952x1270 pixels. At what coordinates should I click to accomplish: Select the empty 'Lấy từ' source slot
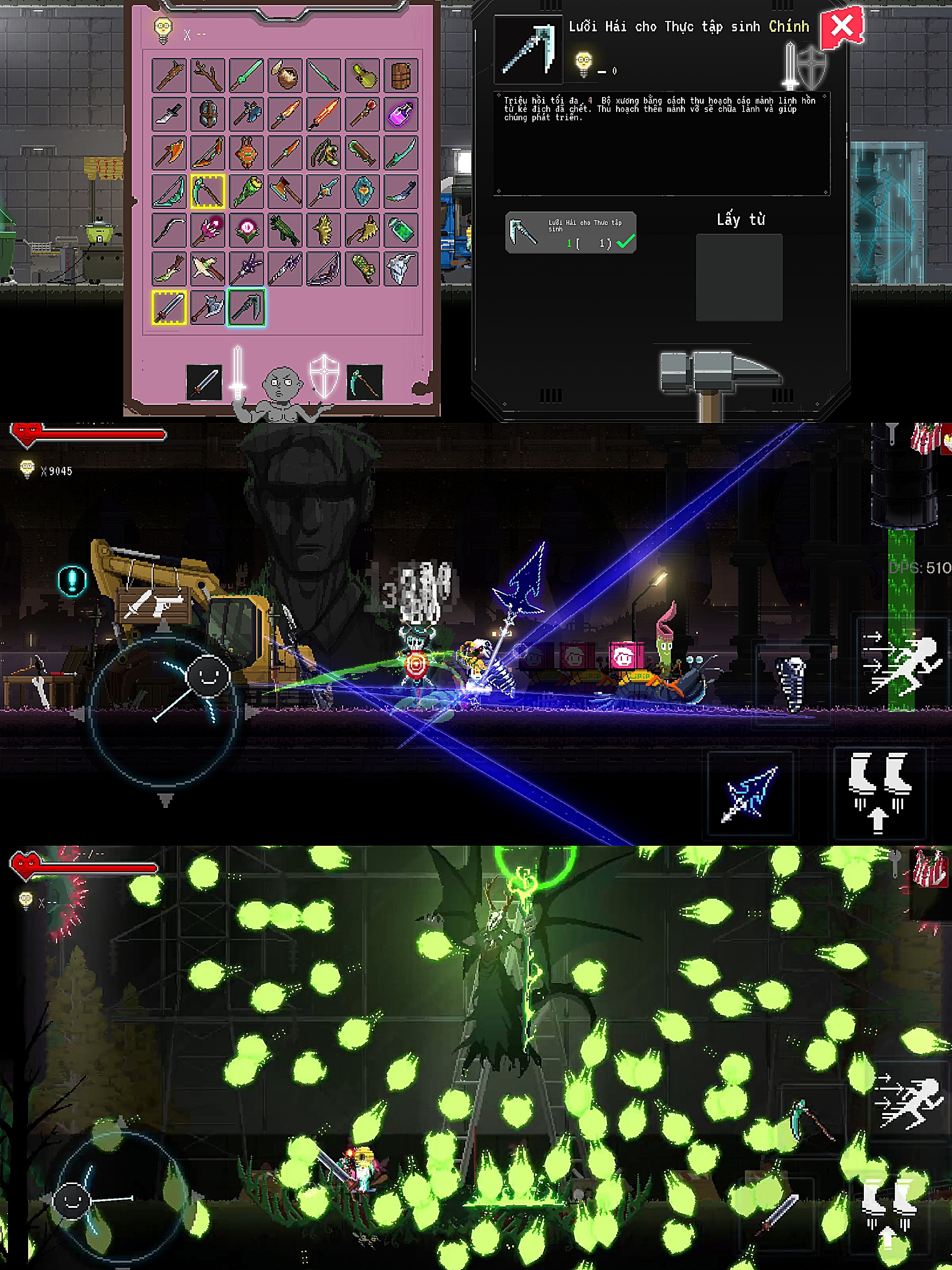(739, 277)
